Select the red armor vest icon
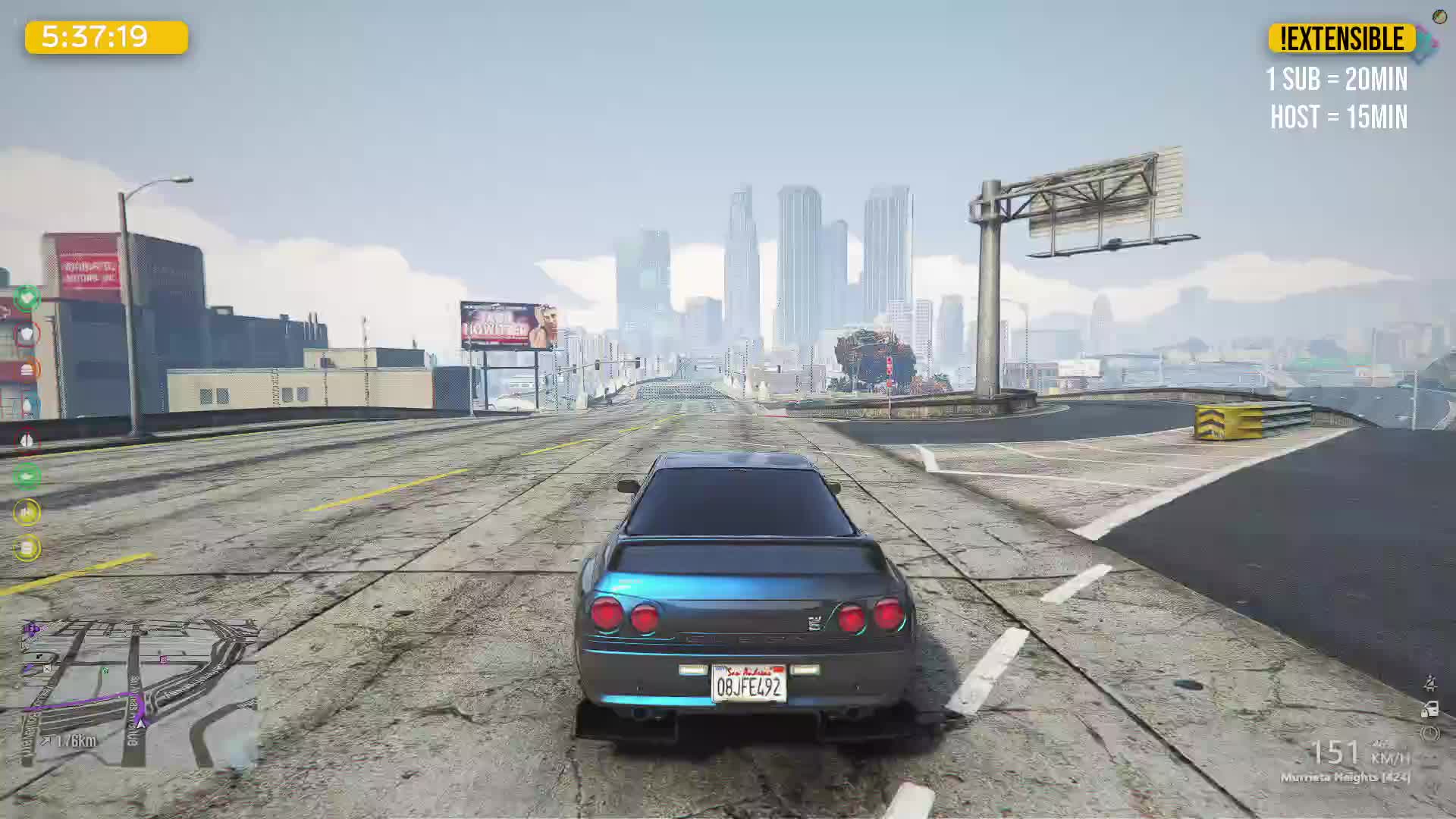 pos(27,334)
